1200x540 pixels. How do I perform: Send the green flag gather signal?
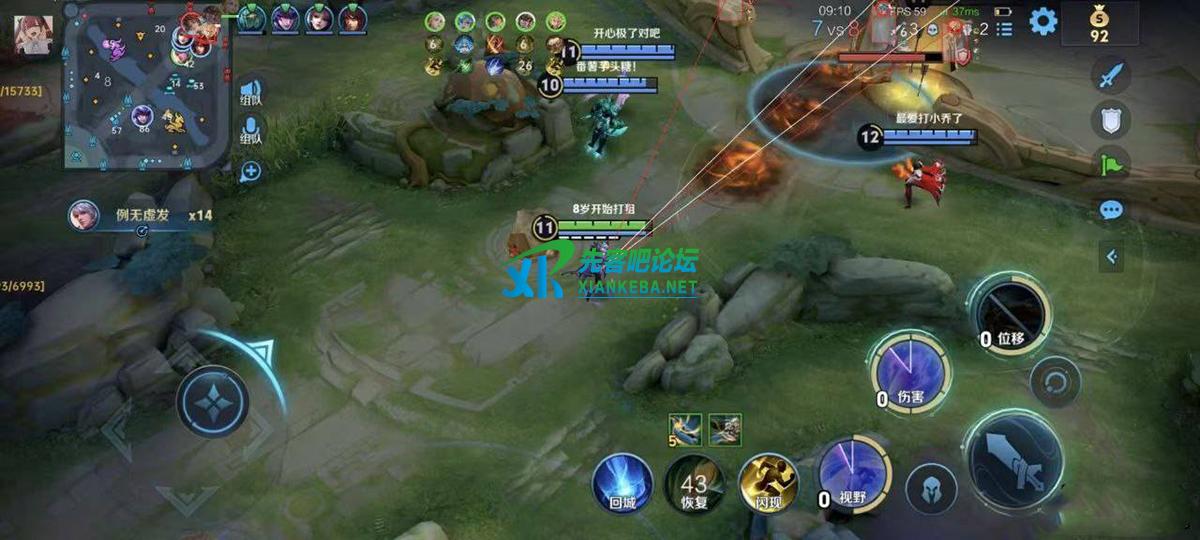[x=1110, y=164]
